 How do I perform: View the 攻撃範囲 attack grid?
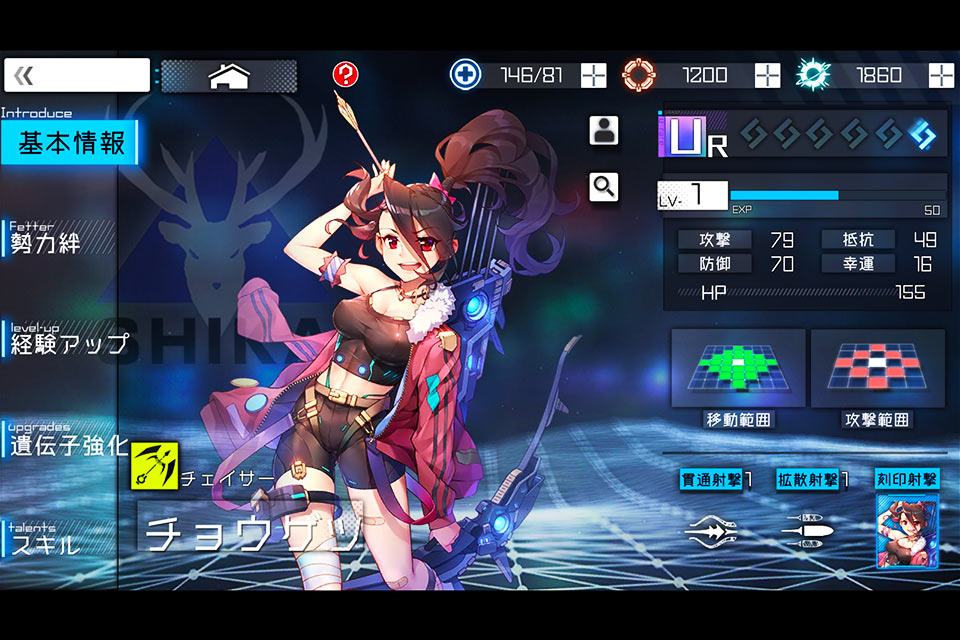(x=877, y=368)
